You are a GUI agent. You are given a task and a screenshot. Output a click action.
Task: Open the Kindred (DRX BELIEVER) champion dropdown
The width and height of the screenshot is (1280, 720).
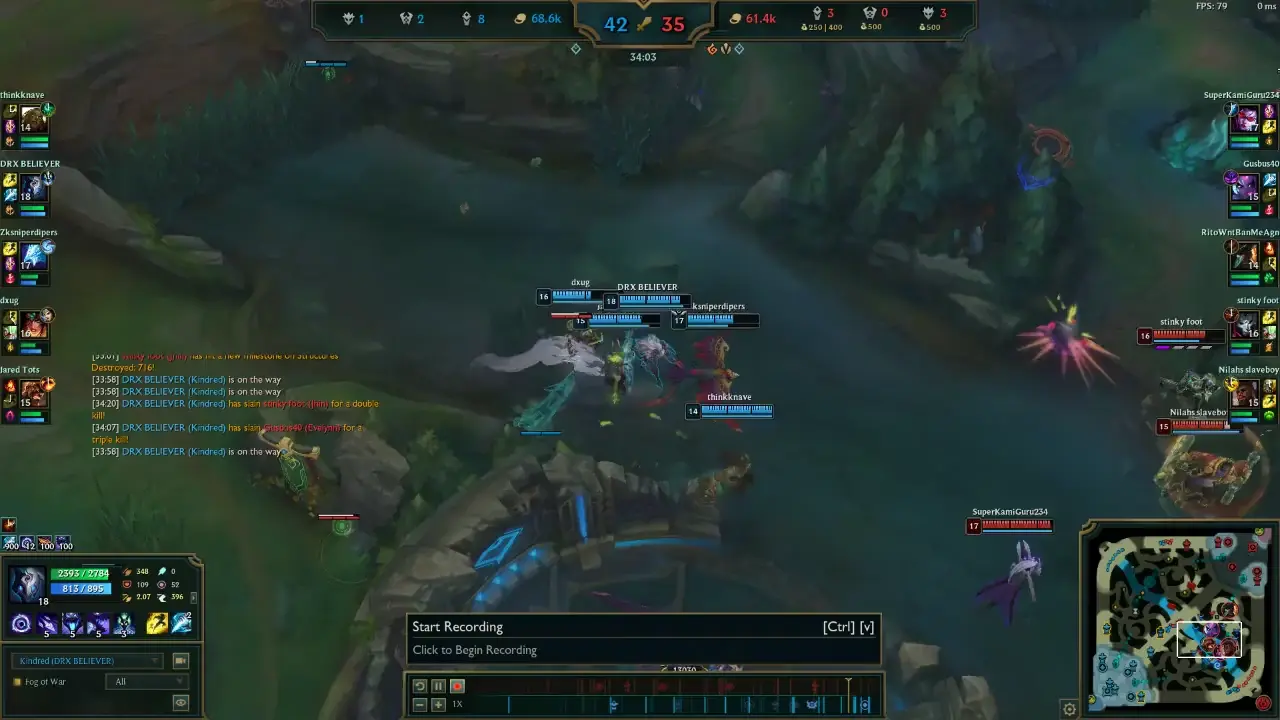click(89, 661)
